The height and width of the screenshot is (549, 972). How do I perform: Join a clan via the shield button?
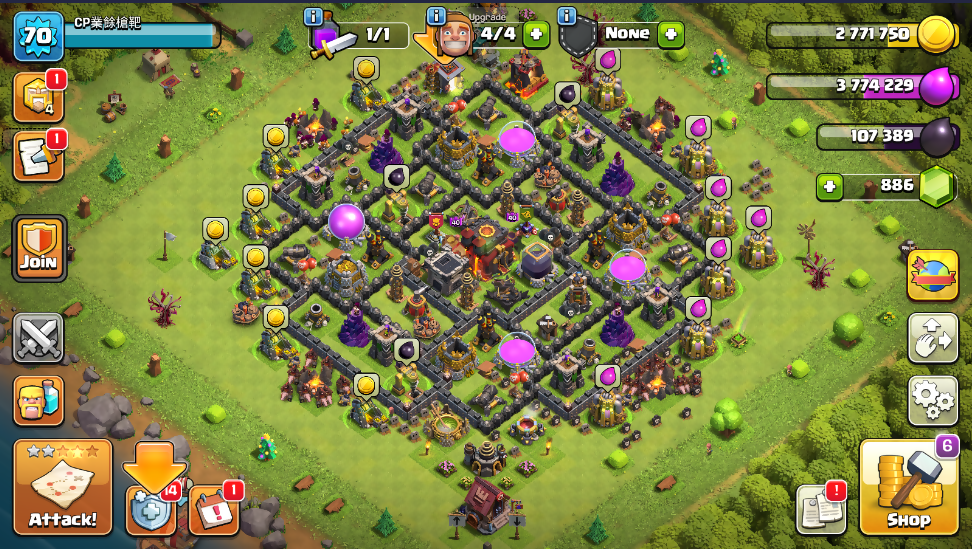(39, 248)
